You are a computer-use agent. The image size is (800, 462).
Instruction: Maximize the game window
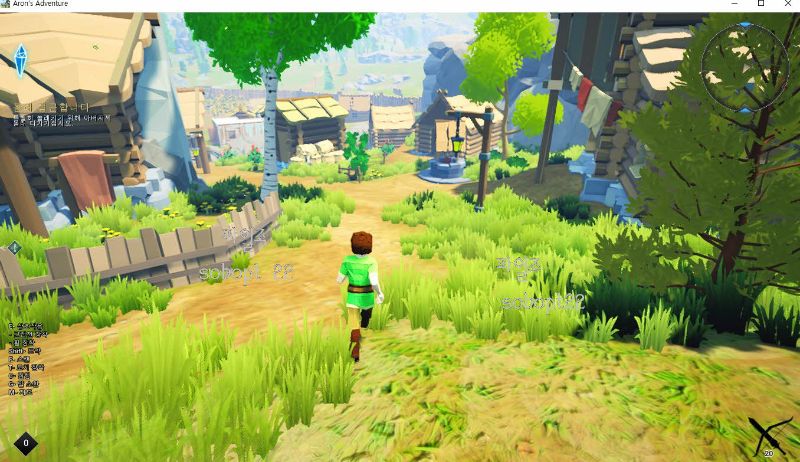coord(761,5)
